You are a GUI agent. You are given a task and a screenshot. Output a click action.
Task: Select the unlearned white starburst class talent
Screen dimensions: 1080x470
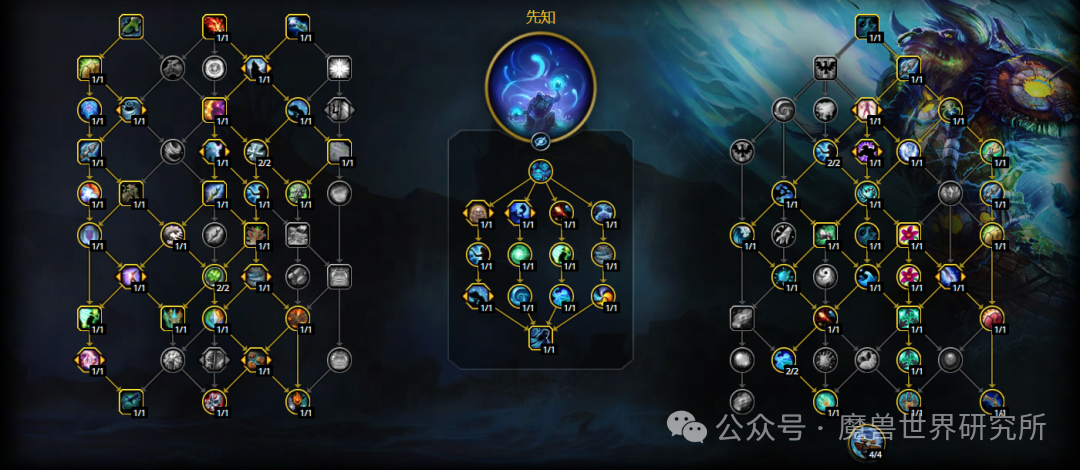point(339,67)
